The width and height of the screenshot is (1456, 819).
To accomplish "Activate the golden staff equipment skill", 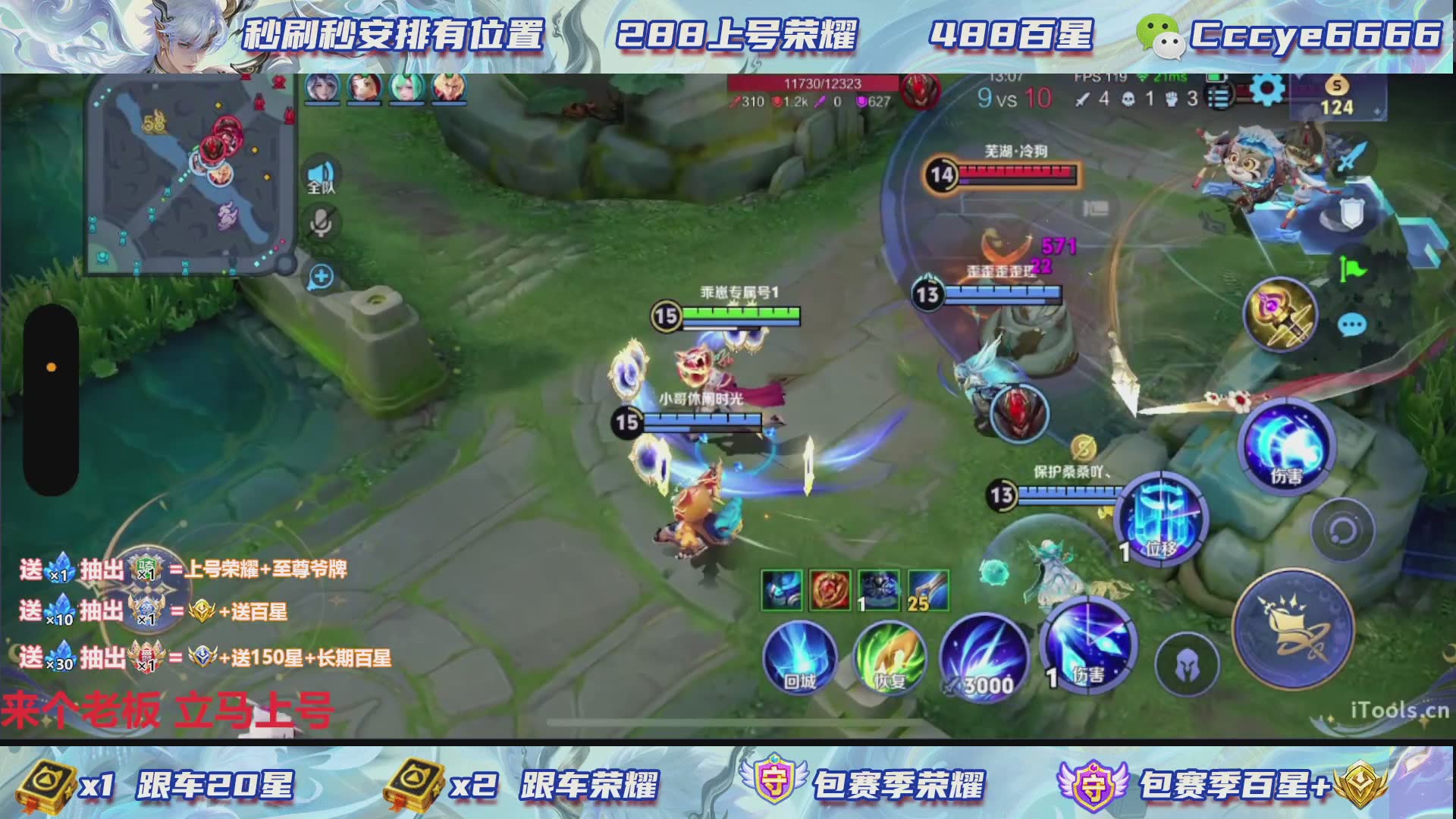I will (1281, 315).
